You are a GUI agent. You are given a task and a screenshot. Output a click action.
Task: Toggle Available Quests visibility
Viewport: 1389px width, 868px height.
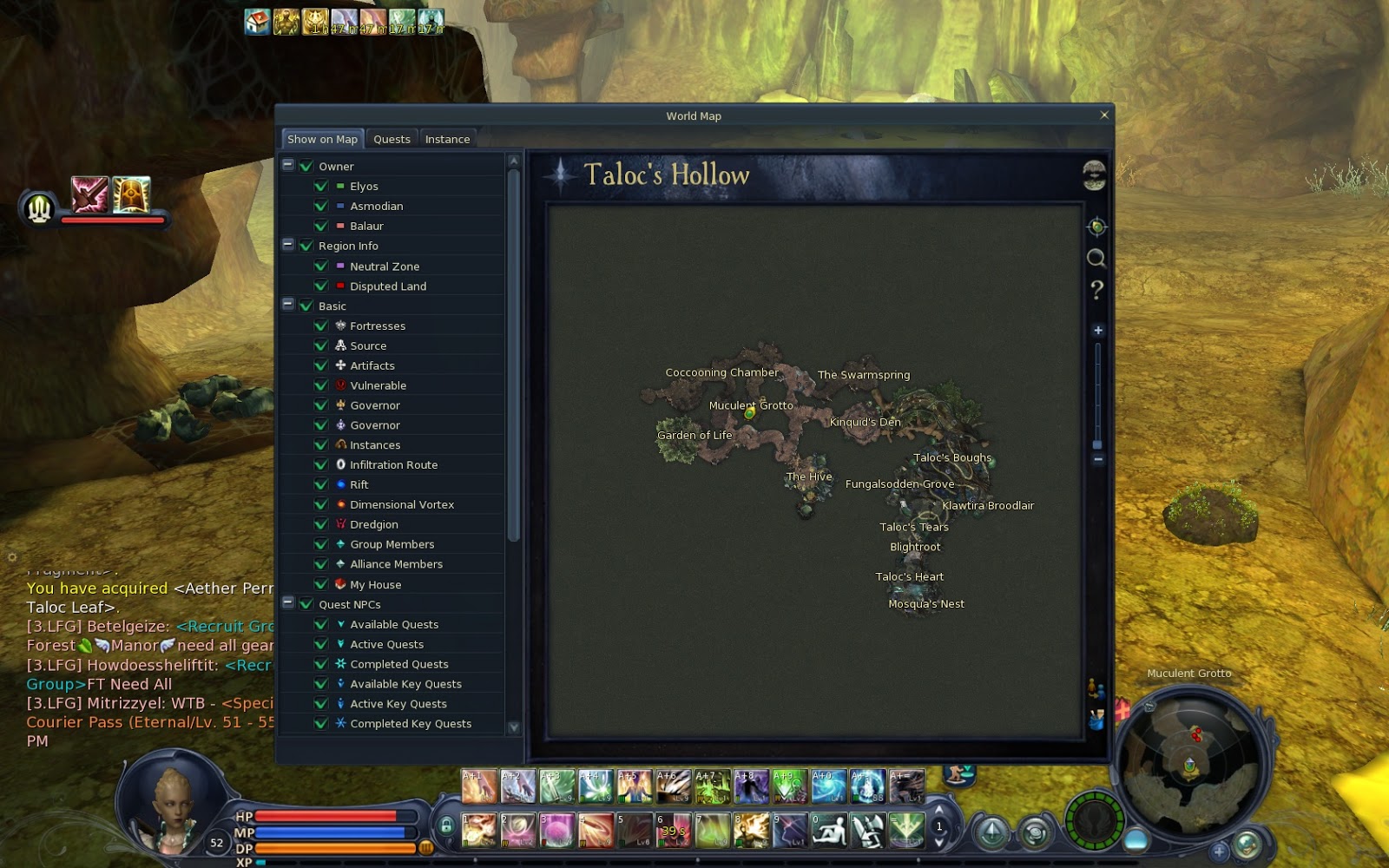(320, 624)
